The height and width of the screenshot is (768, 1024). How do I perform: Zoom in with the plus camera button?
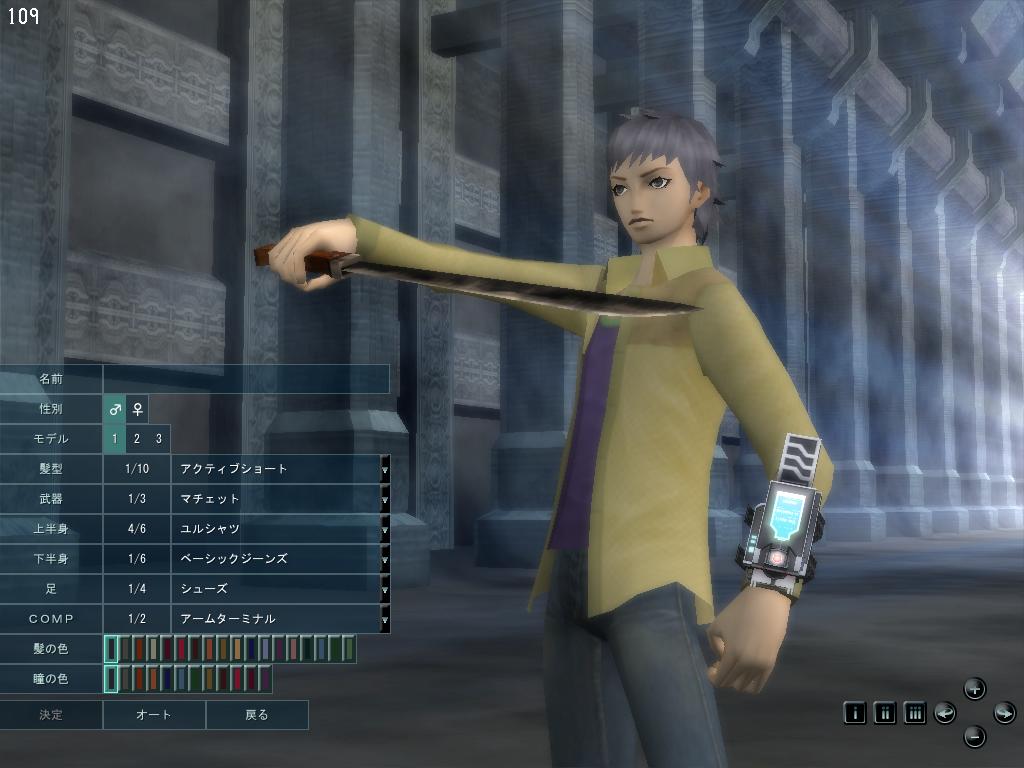coord(975,688)
